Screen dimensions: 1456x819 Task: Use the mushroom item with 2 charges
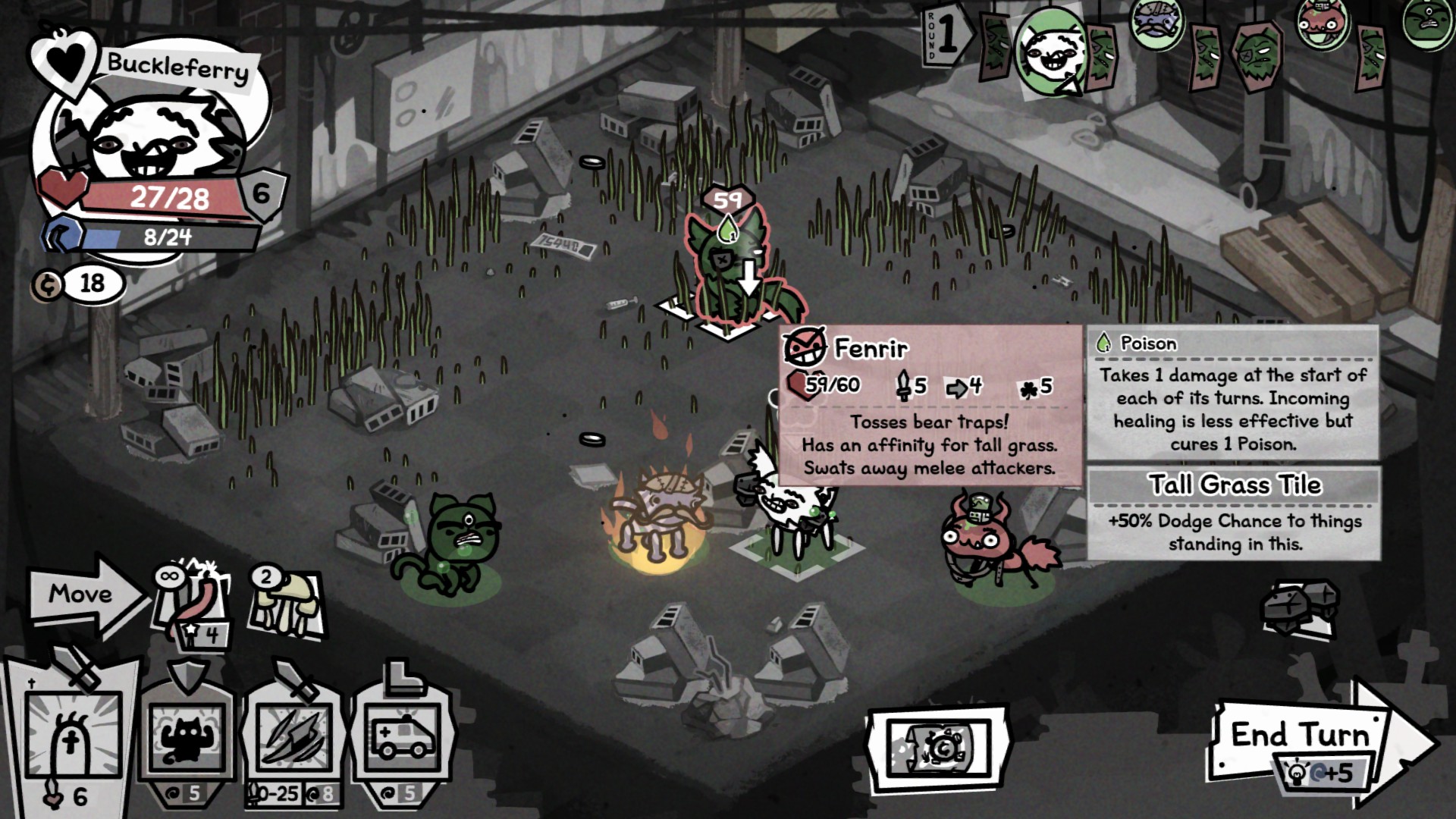[287, 603]
